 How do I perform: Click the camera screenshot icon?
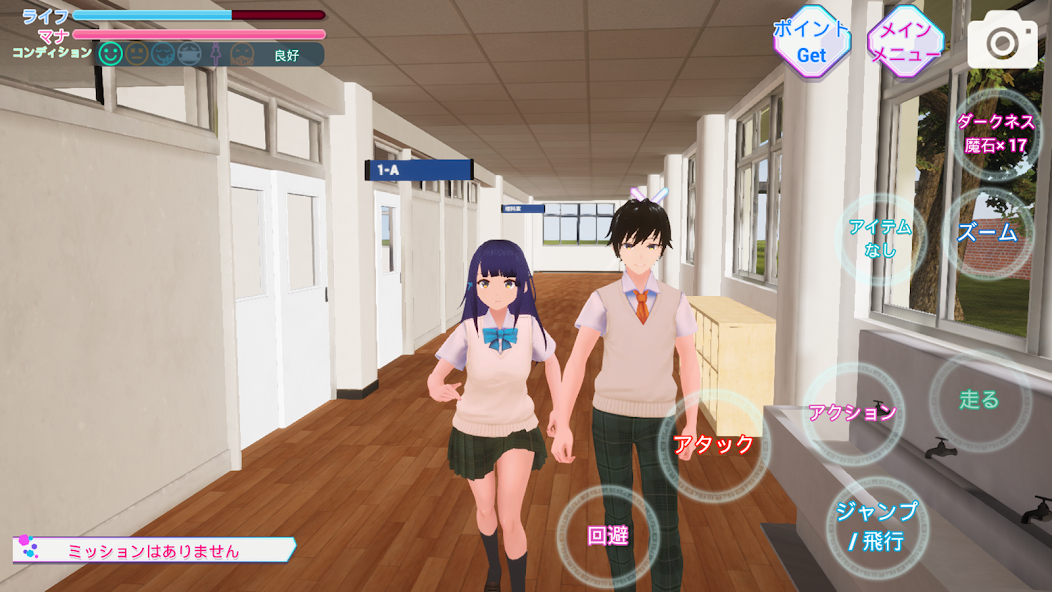tap(1002, 40)
